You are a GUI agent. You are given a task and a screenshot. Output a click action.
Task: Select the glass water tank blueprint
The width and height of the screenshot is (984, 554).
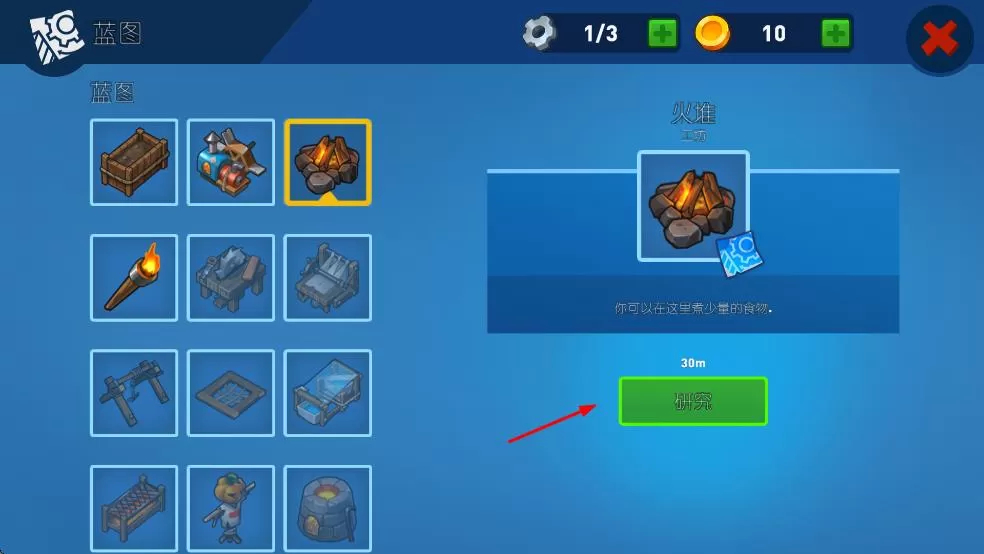click(x=328, y=393)
